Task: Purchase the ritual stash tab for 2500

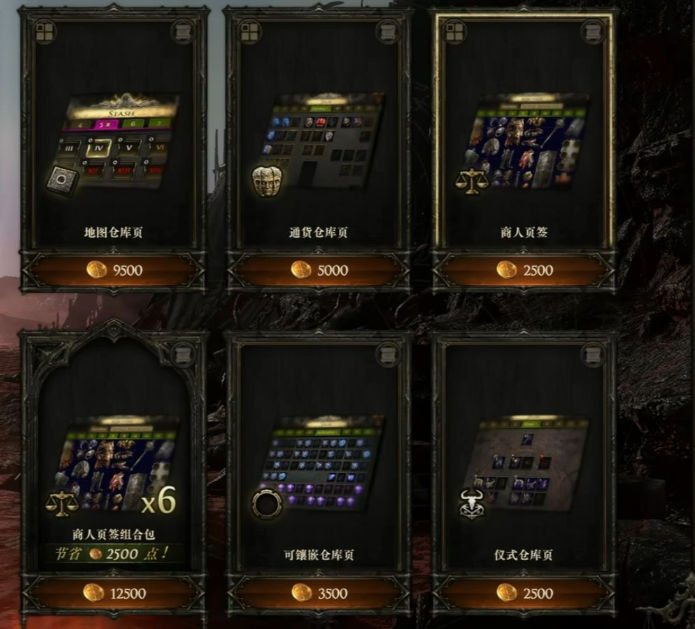Action: tap(525, 593)
